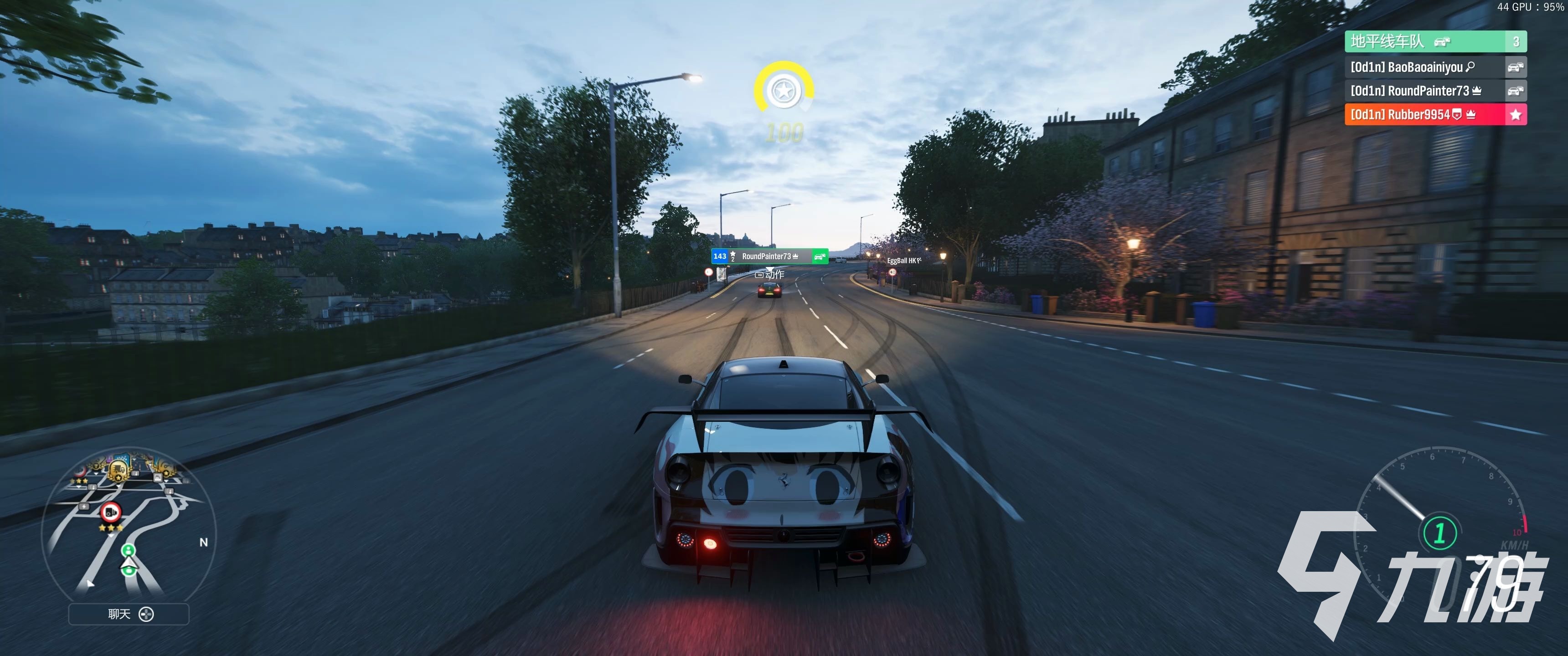Click the RoundPainter73 nametag above the car ahead
The image size is (1568, 656).
point(769,256)
